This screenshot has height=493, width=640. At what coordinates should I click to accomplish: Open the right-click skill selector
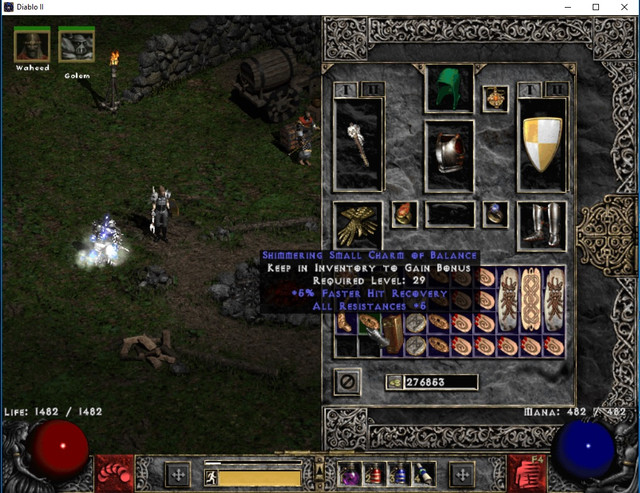(524, 469)
